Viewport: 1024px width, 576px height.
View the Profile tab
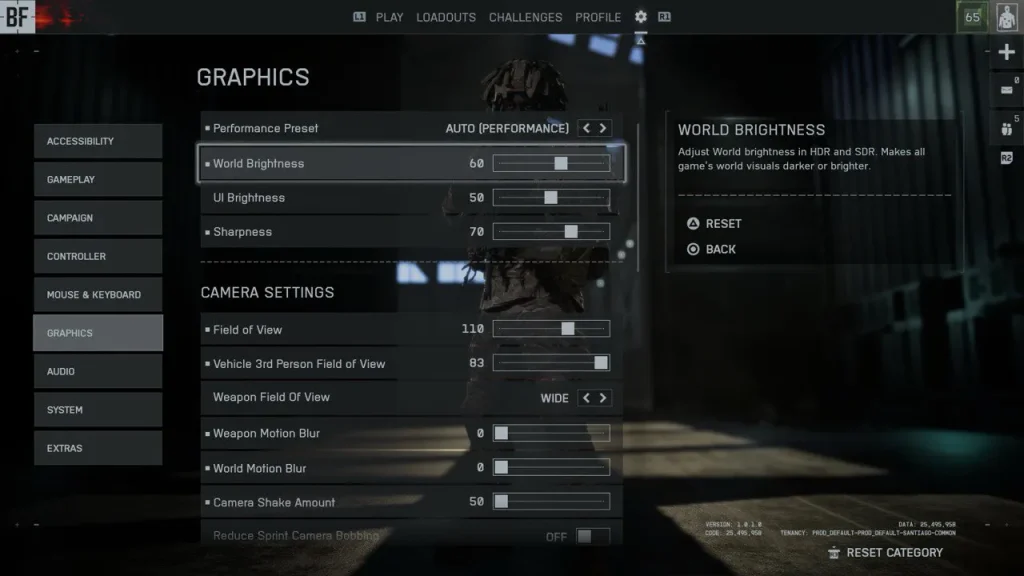[x=598, y=17]
